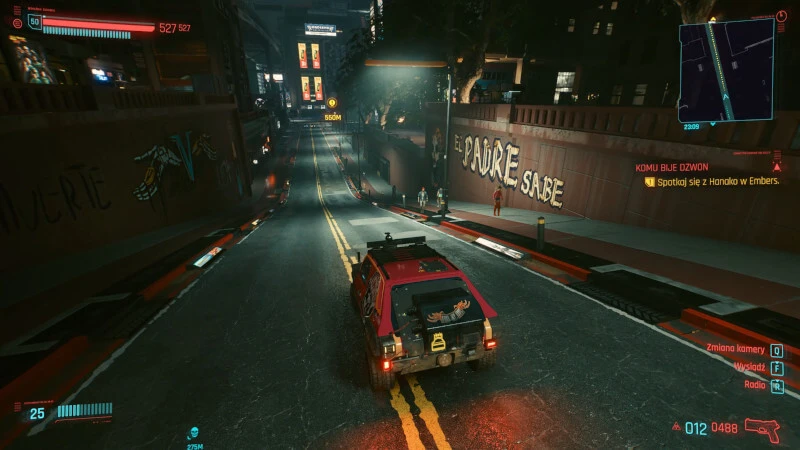Screen dimensions: 800x450
Task: Open the minimap
Action: click(726, 70)
